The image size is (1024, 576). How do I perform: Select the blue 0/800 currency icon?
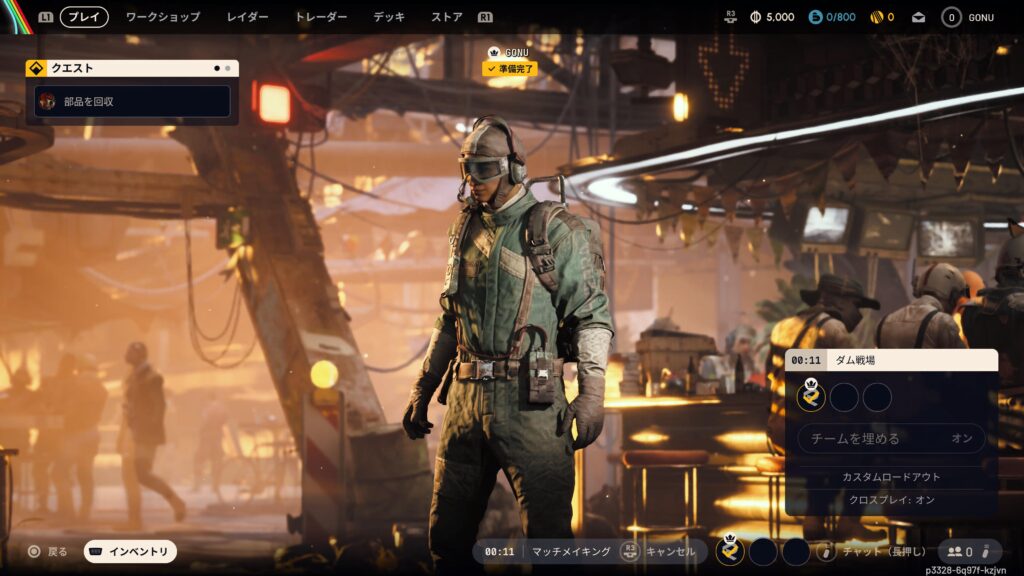click(x=815, y=17)
